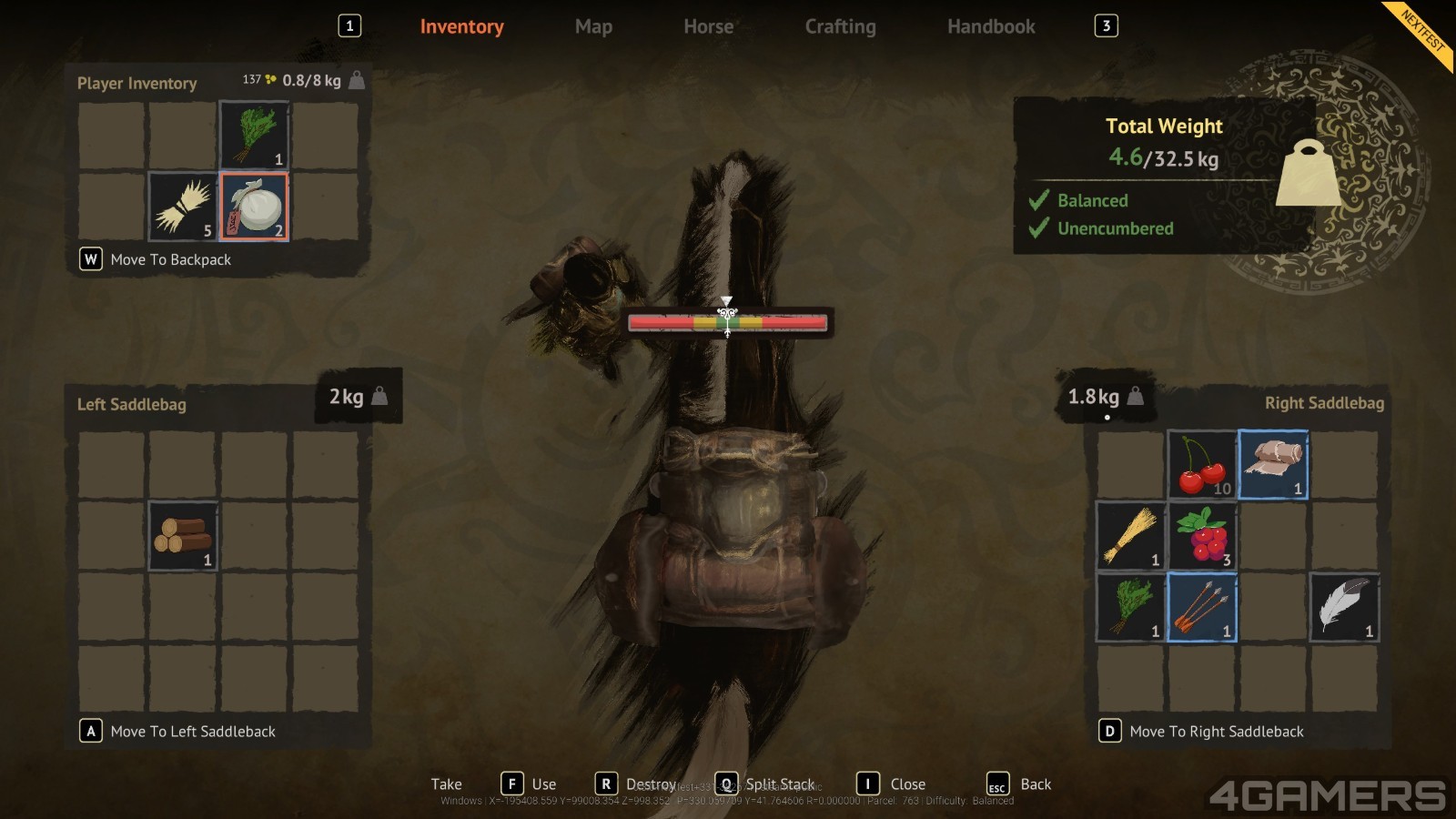This screenshot has height=819, width=1456.
Task: Select the arrows slot in right saddlebag
Action: [1202, 607]
